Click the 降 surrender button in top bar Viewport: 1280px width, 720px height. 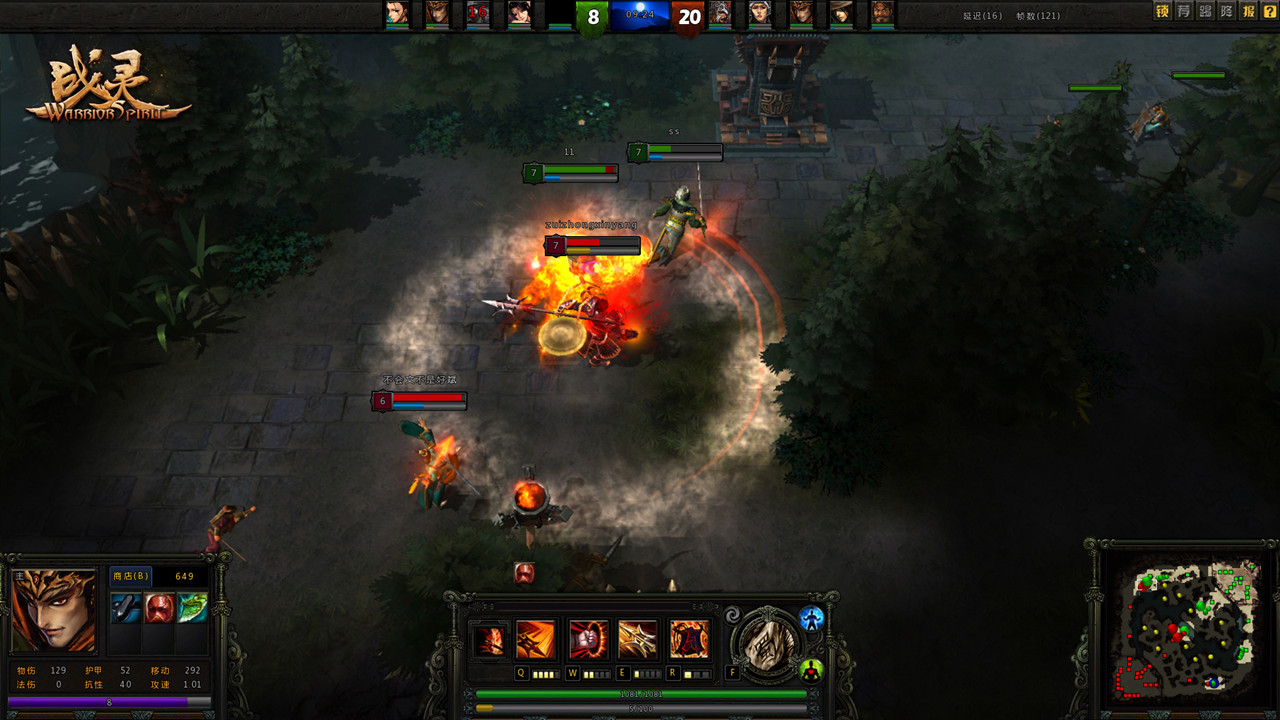click(x=1227, y=12)
